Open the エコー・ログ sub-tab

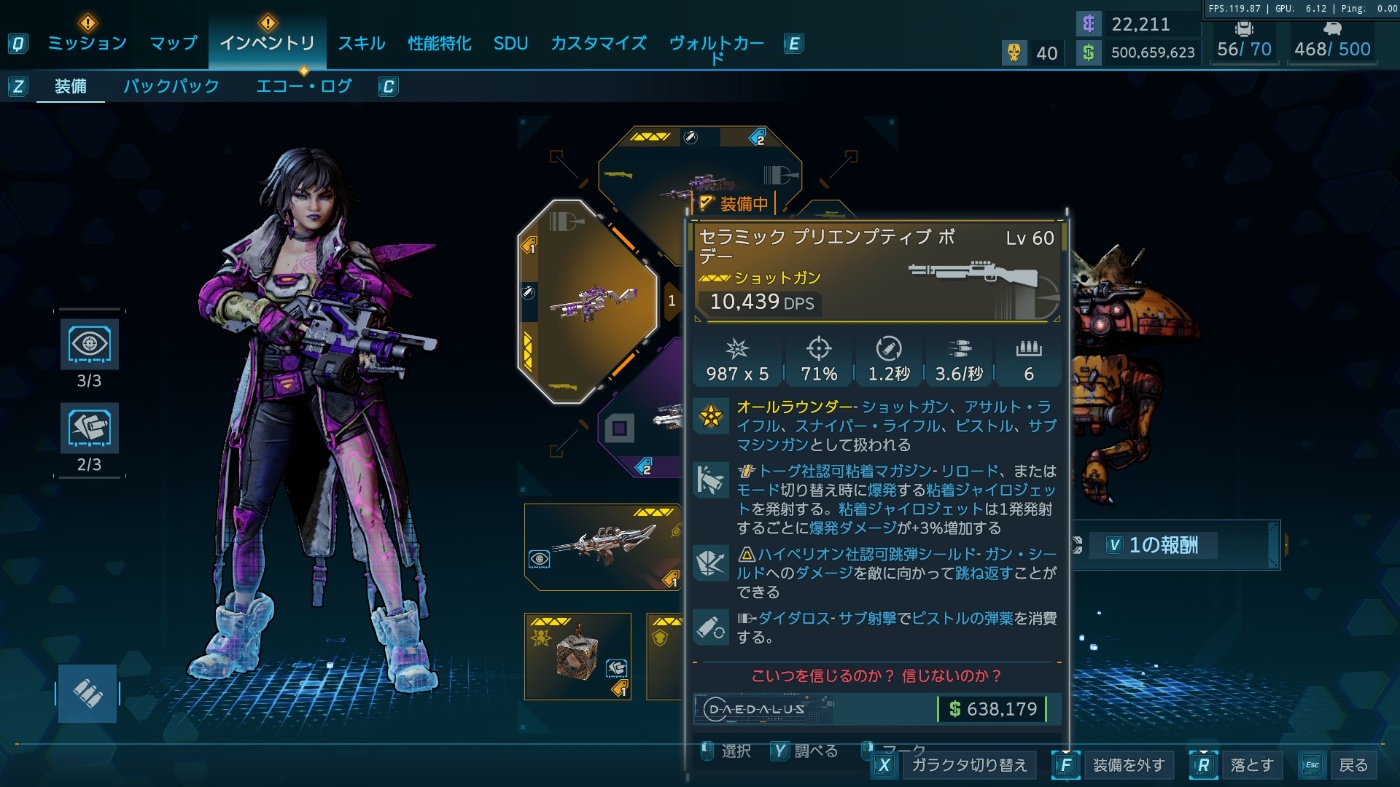(304, 86)
